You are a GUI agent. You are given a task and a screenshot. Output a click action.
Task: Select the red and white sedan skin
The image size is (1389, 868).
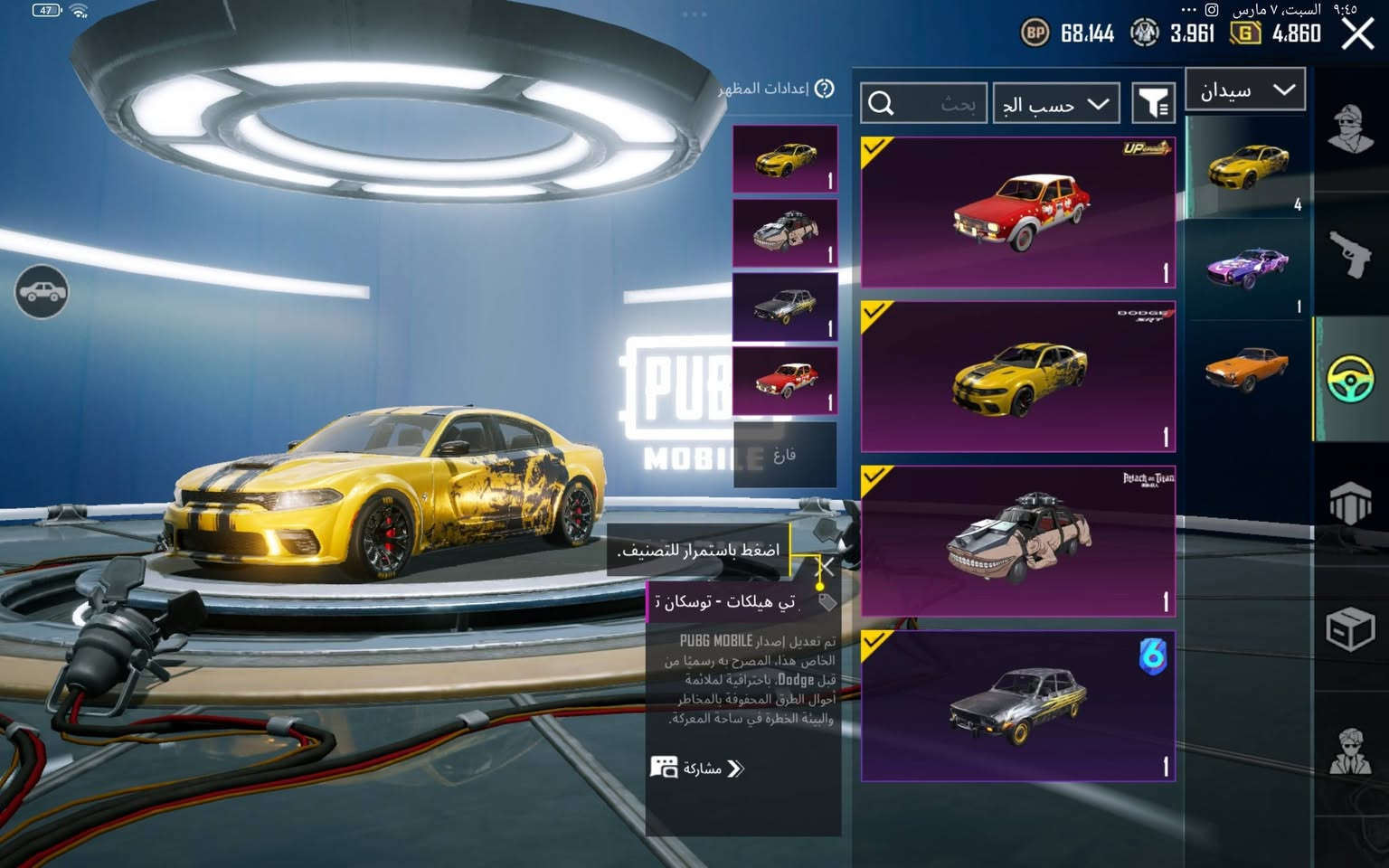point(1018,212)
